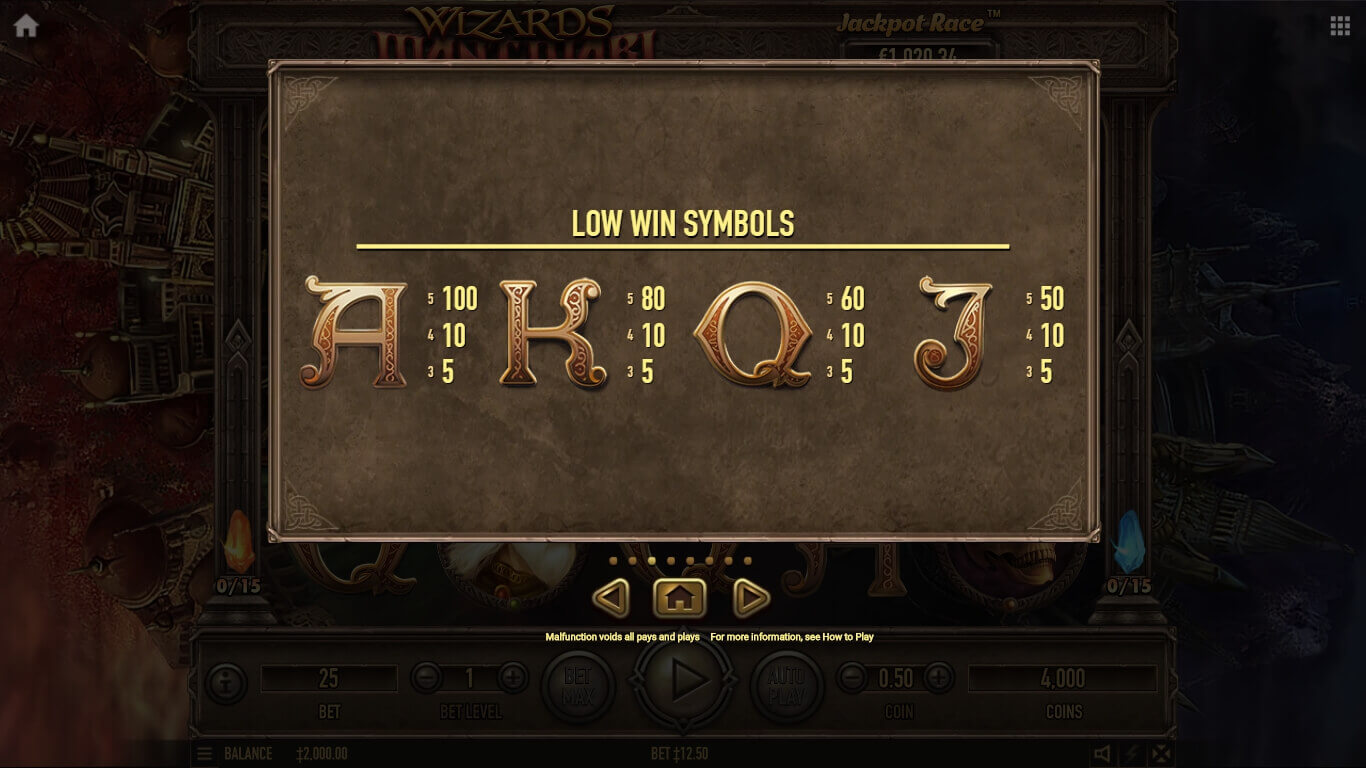Toggle the sound speaker icon
The width and height of the screenshot is (1366, 768).
pos(1102,754)
